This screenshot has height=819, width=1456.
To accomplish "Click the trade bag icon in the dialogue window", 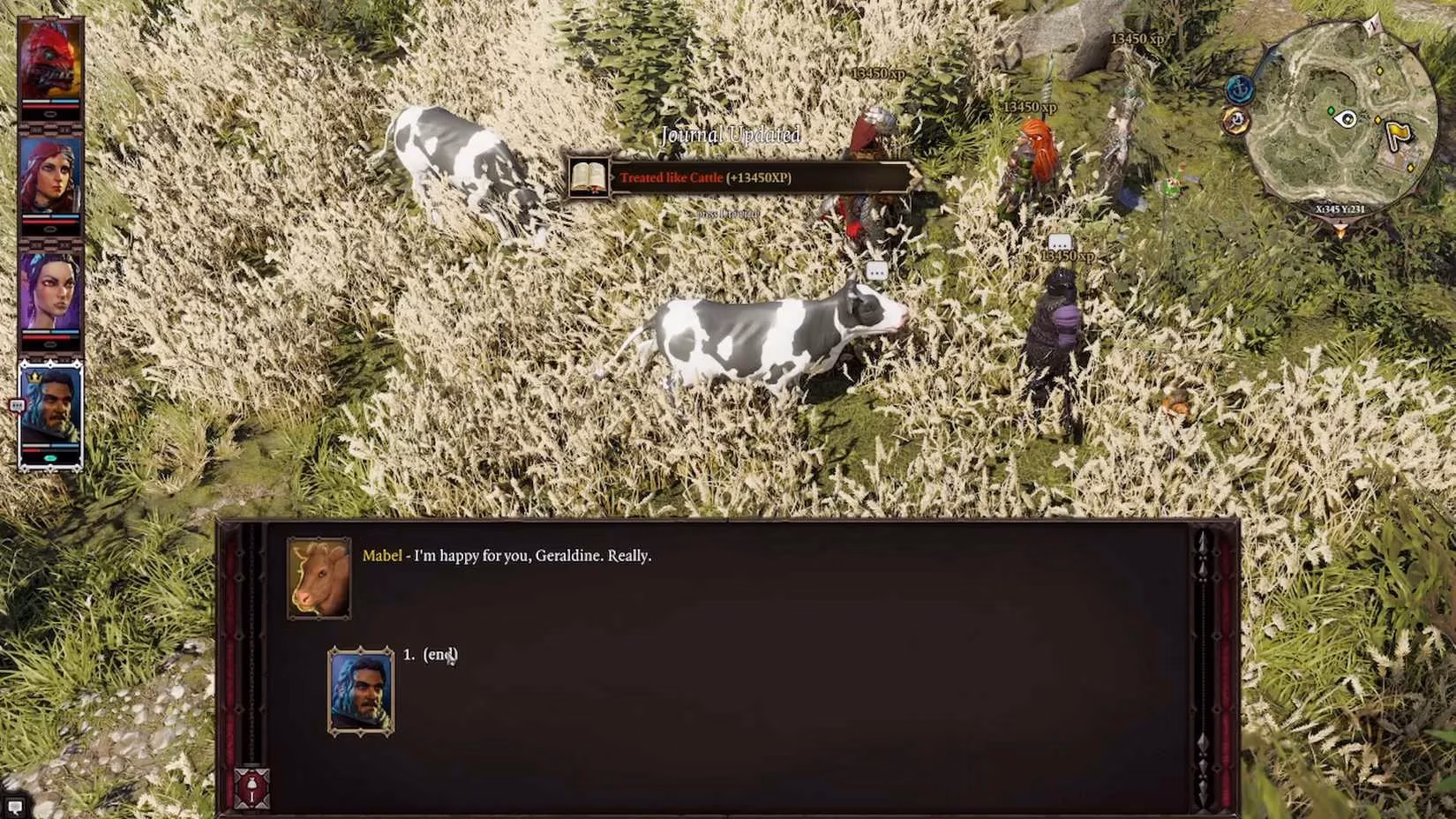I will tap(251, 786).
